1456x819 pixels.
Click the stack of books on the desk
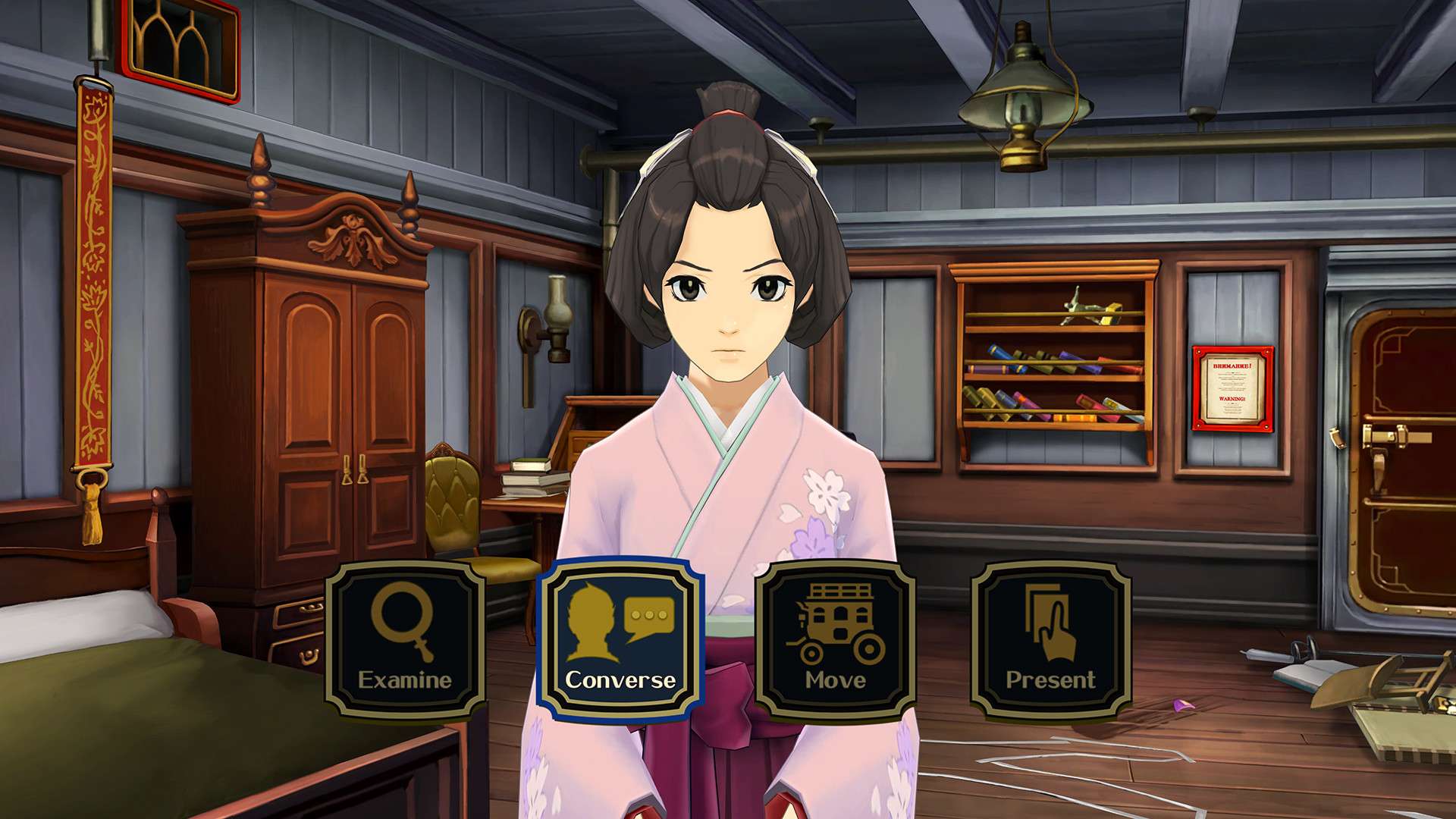pos(532,476)
